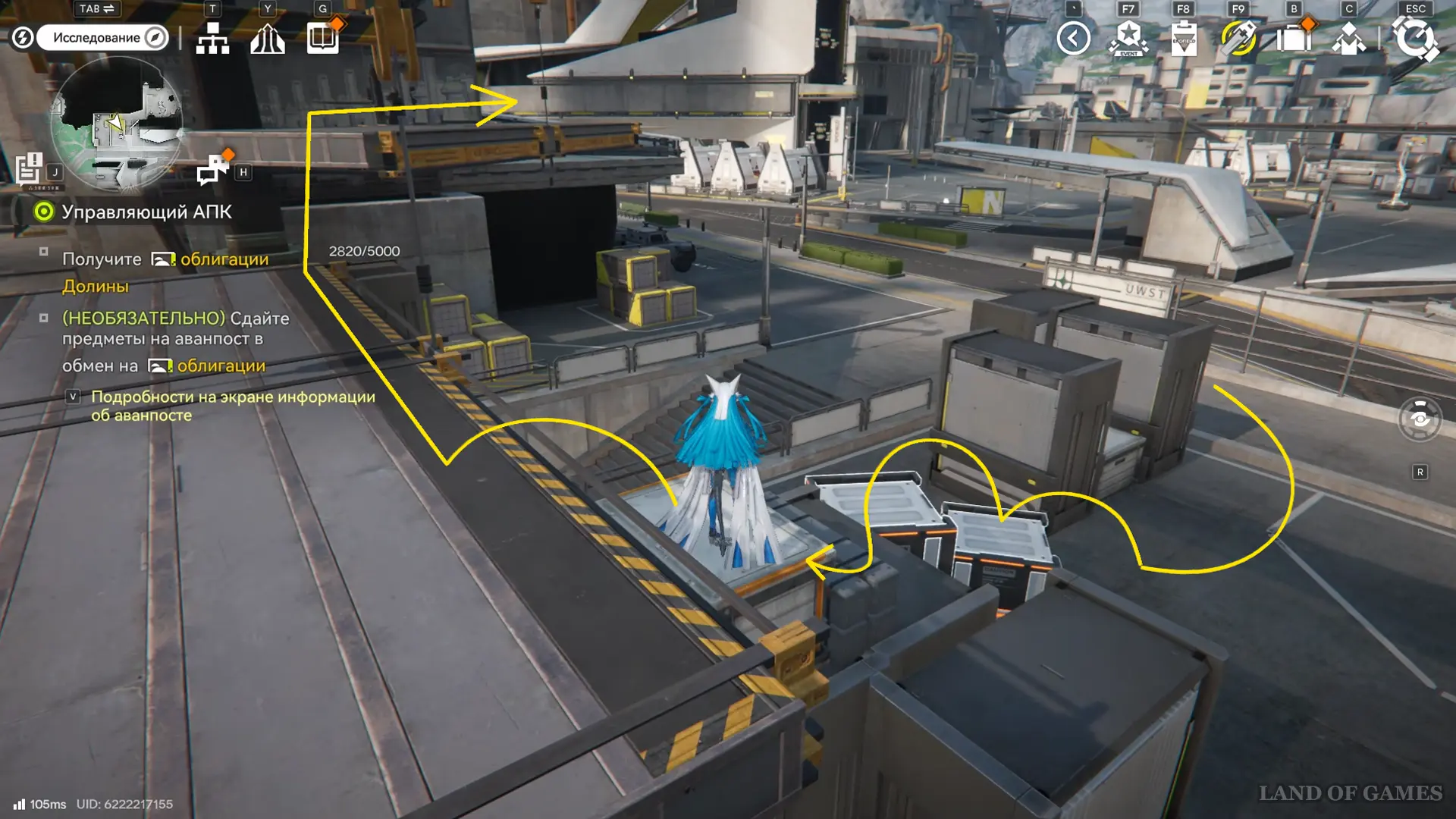Open the operator character icon
1456x819 pixels.
click(1349, 38)
